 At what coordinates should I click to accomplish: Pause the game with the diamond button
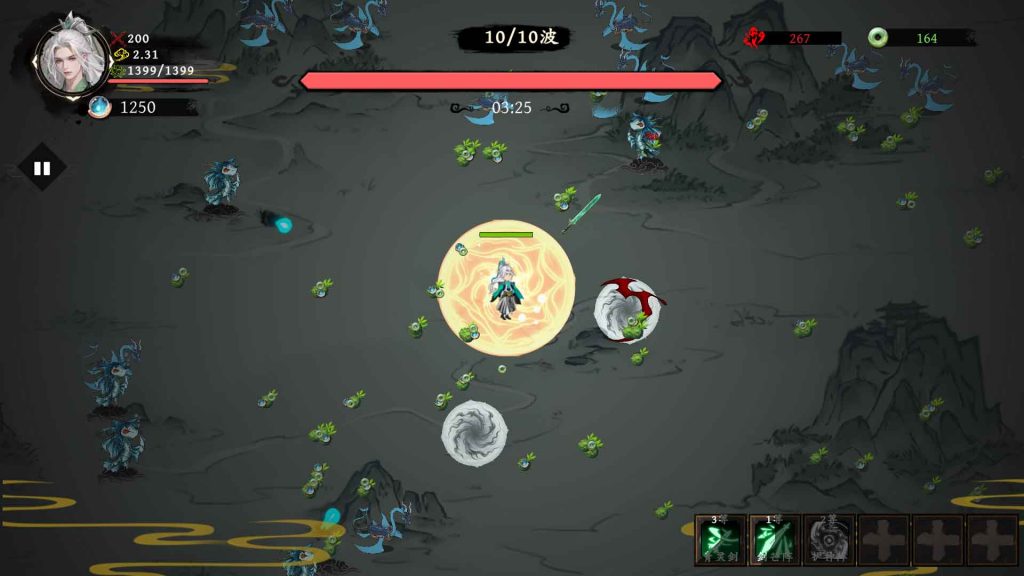42,168
